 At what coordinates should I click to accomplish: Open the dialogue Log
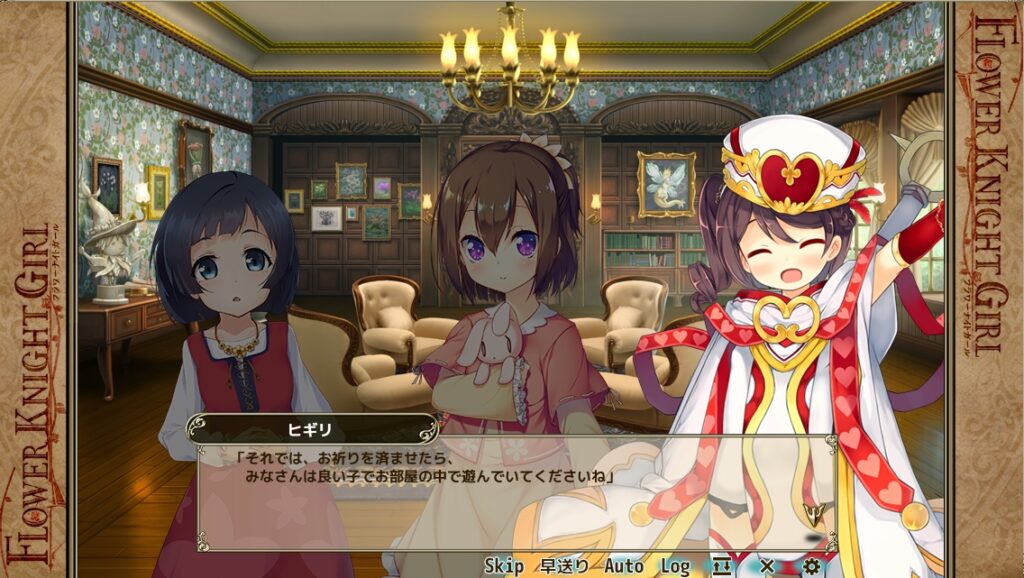pos(675,566)
